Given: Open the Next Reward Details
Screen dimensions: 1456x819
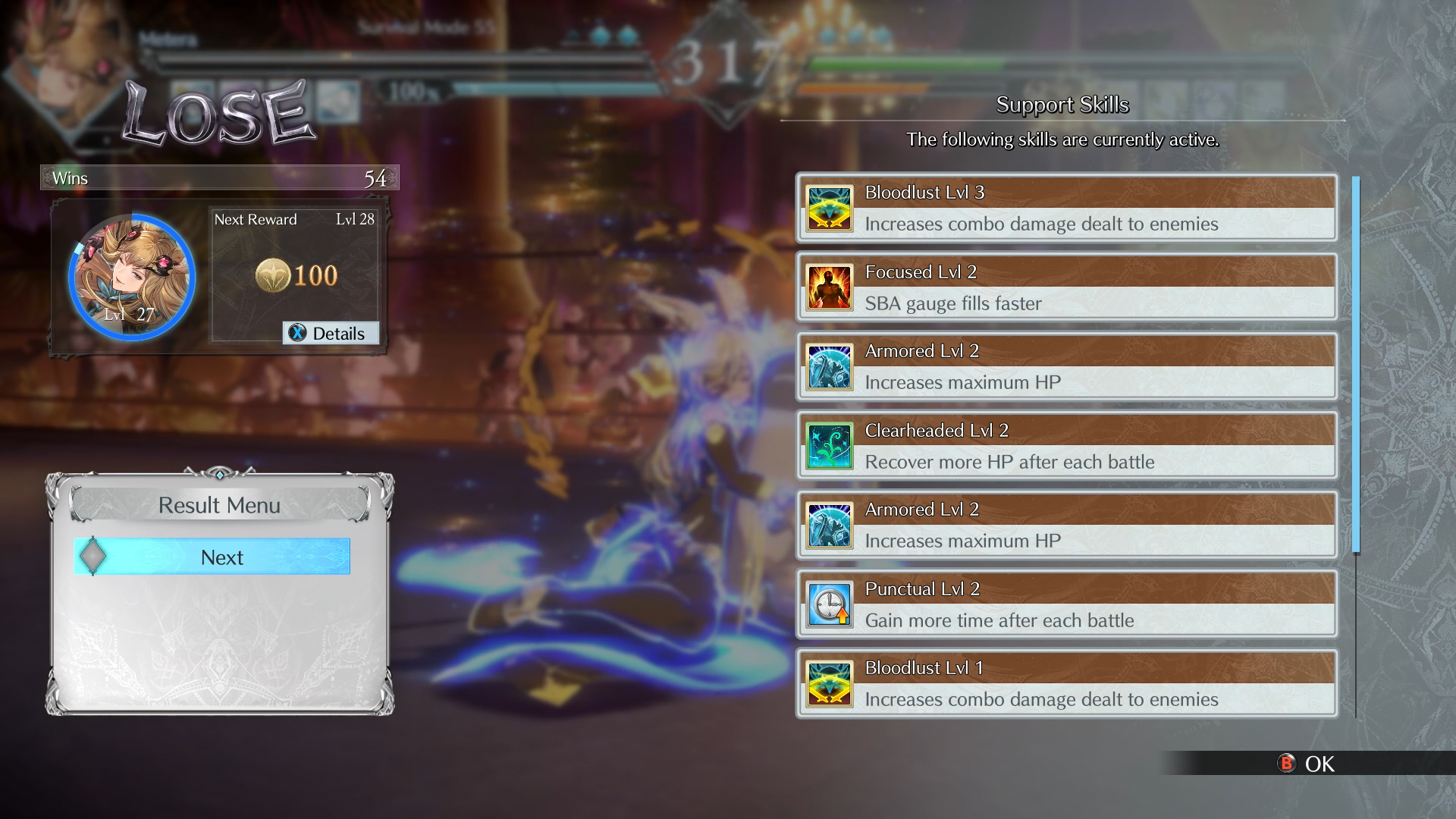Looking at the screenshot, I should tap(331, 334).
